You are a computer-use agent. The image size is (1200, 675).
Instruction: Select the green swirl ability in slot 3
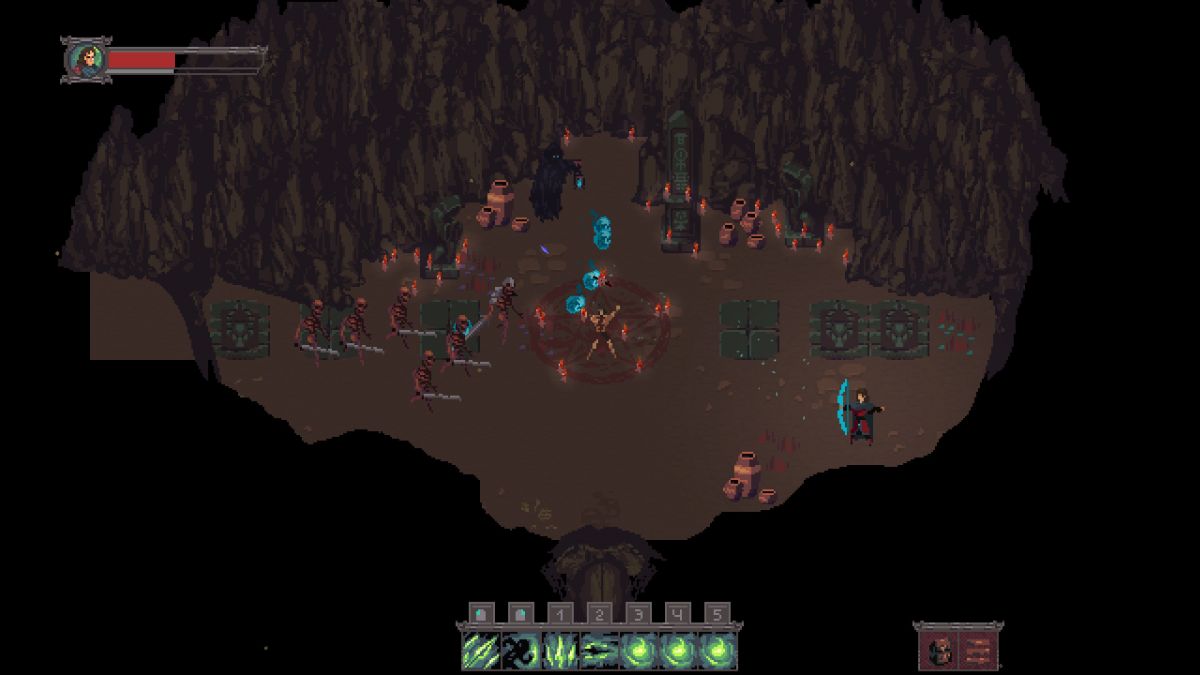click(638, 651)
